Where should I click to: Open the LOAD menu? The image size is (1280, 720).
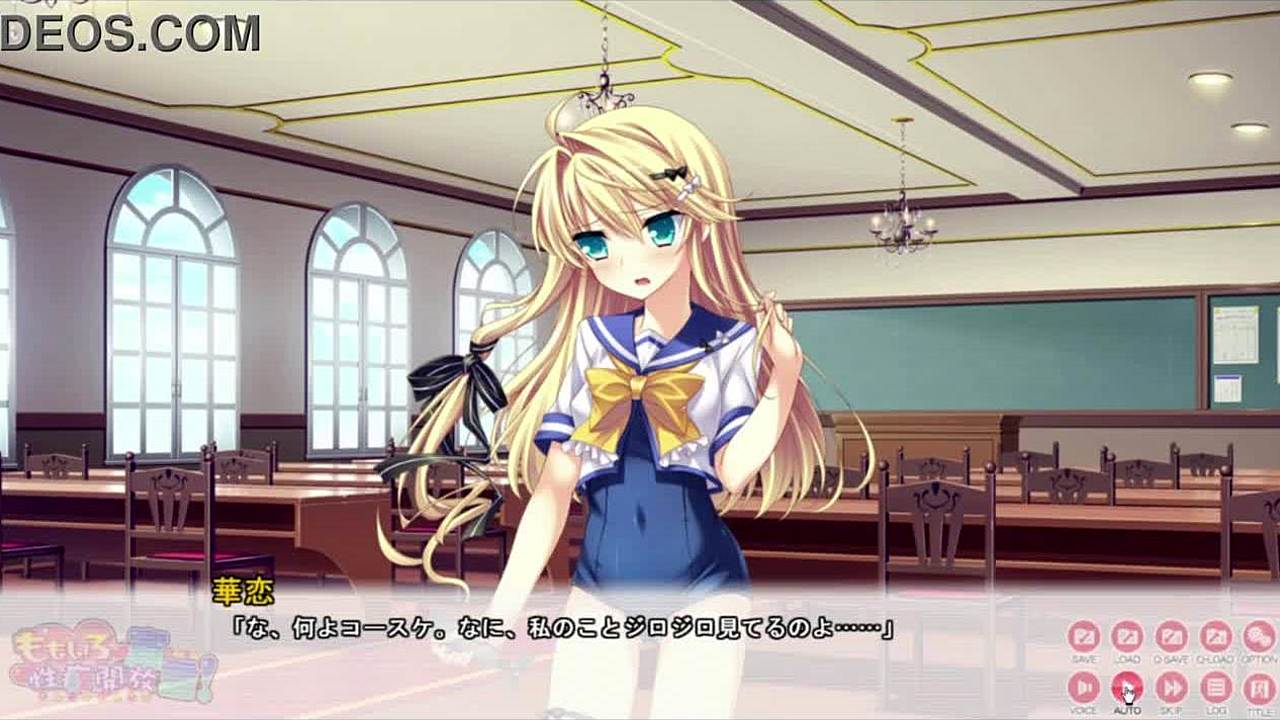[1127, 637]
